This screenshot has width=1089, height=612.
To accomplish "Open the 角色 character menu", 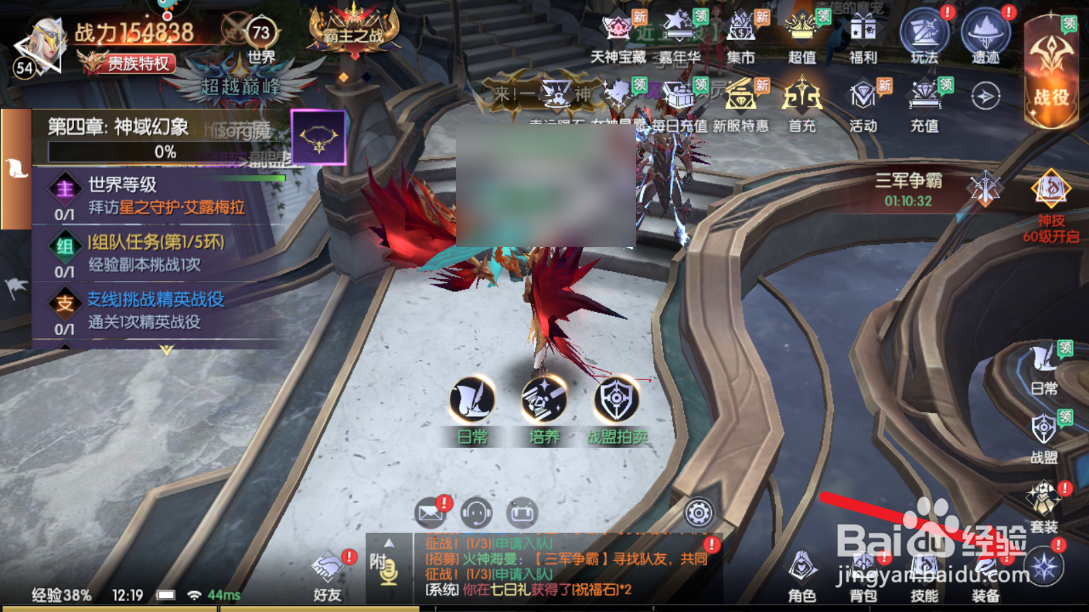I will point(802,575).
